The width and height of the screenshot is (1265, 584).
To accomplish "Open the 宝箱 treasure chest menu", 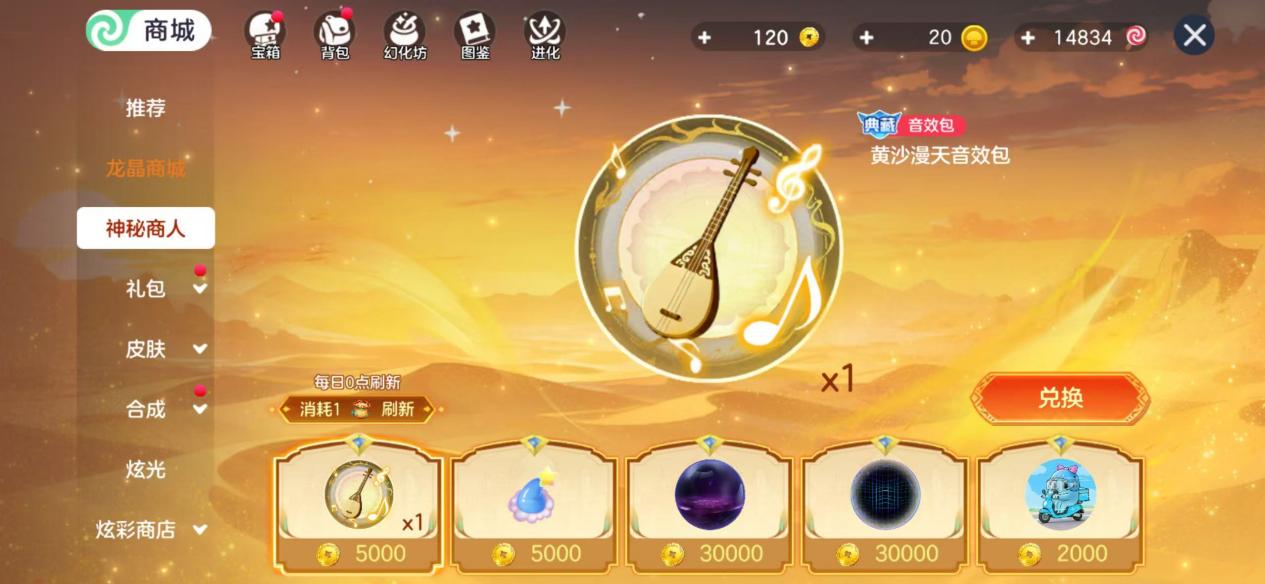I will 265,35.
